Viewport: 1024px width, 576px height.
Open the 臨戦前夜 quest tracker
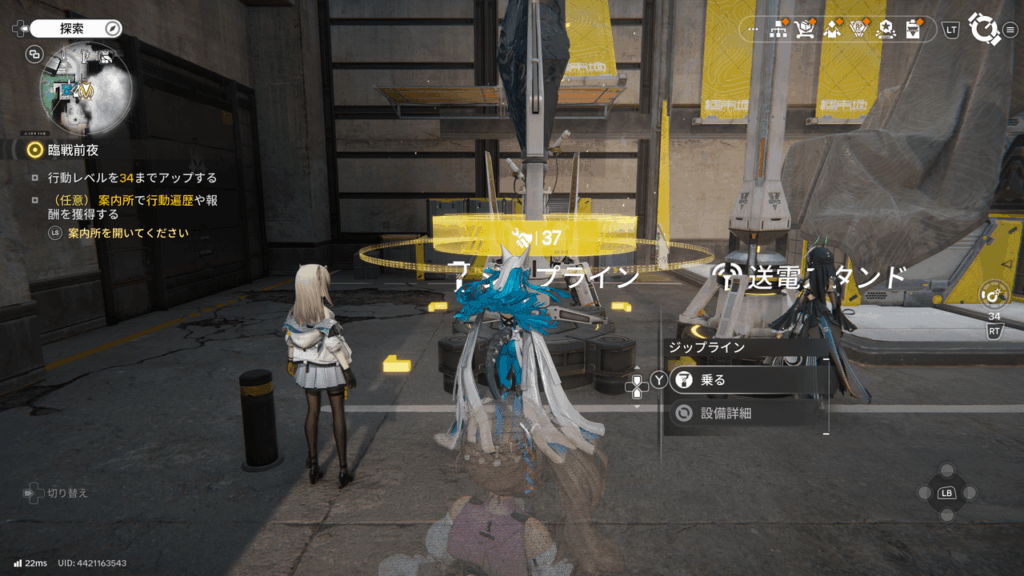point(65,150)
